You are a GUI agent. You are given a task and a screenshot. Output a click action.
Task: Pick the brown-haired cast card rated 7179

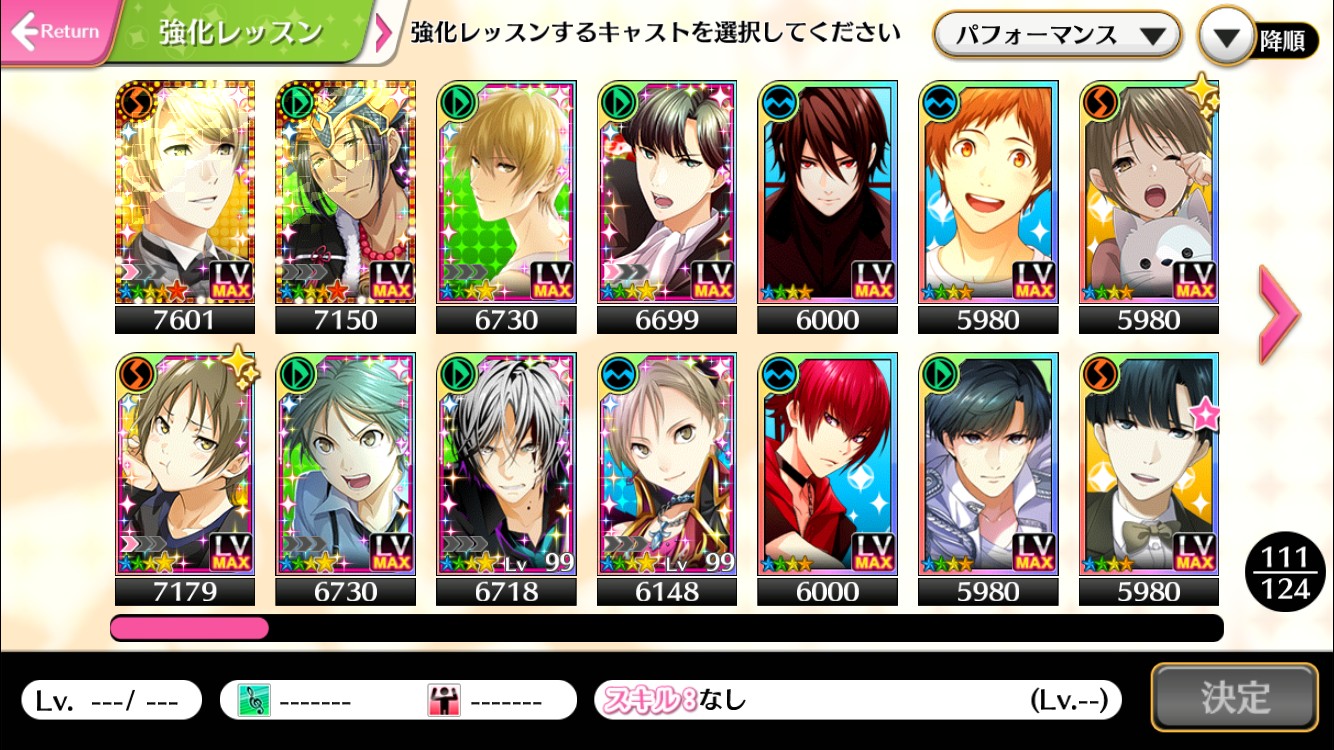185,464
